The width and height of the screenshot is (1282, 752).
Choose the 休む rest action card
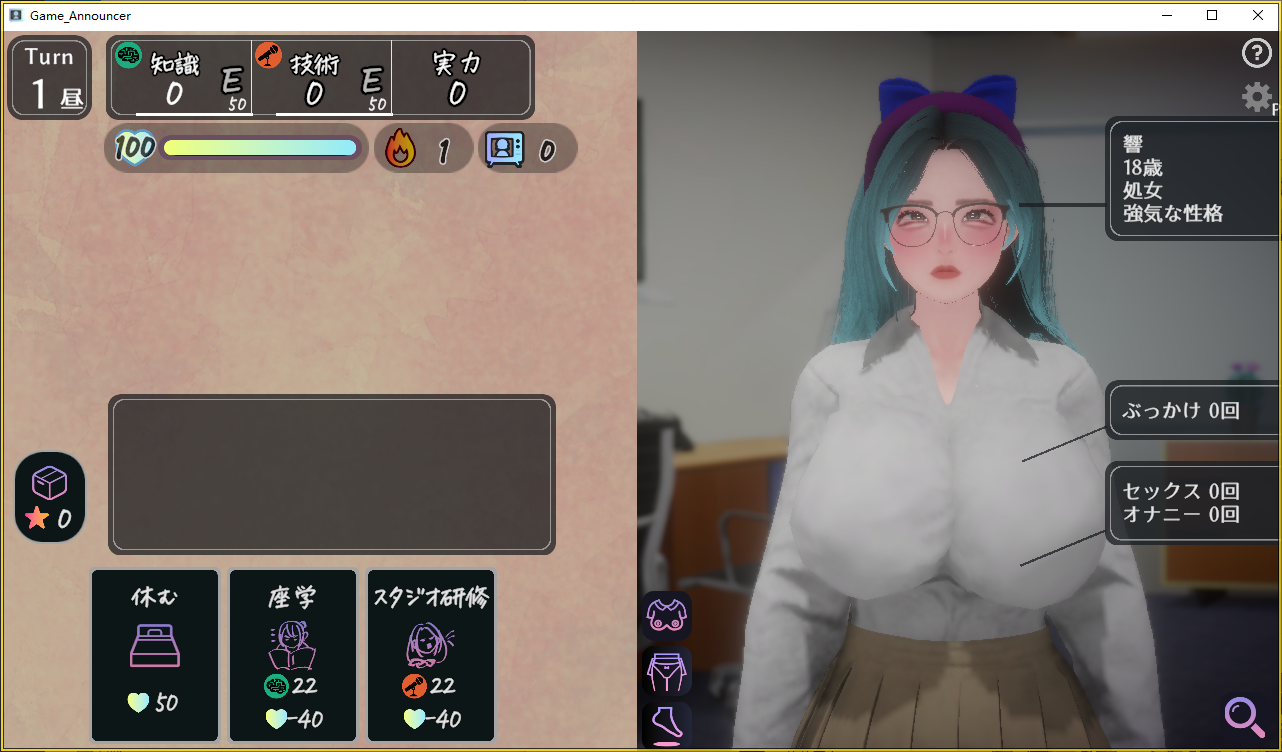(x=155, y=655)
